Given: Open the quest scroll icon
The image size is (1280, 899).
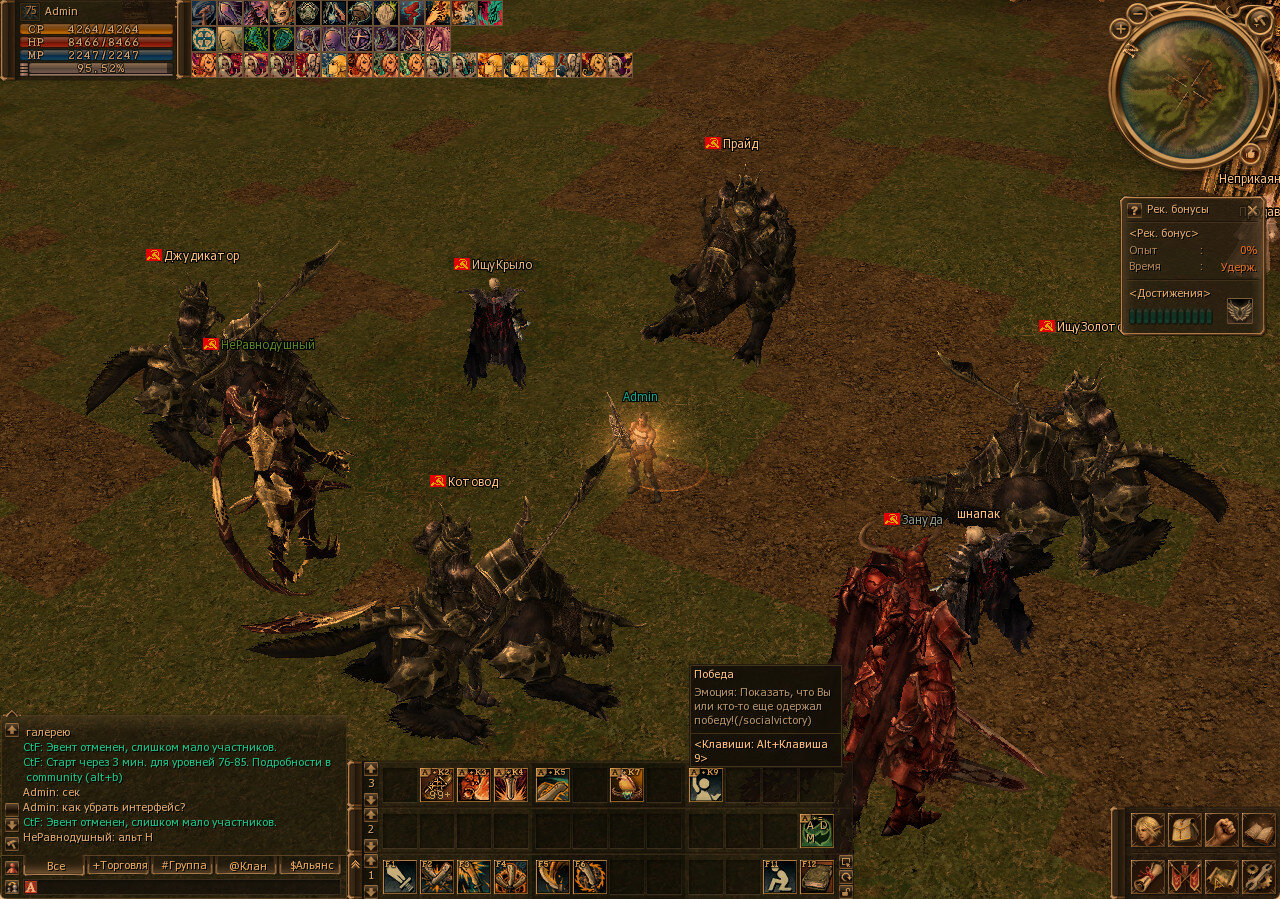Looking at the screenshot, I should coord(1148,876).
